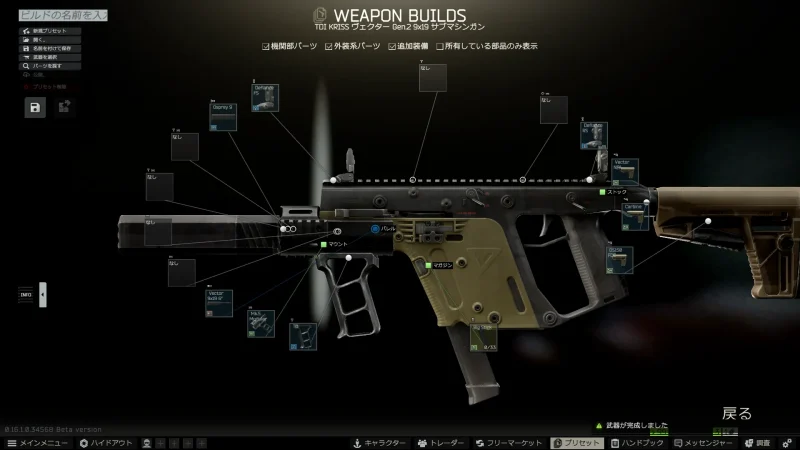Toggle the 外装系パーツ checkbox
This screenshot has height=450, width=800.
(x=329, y=46)
